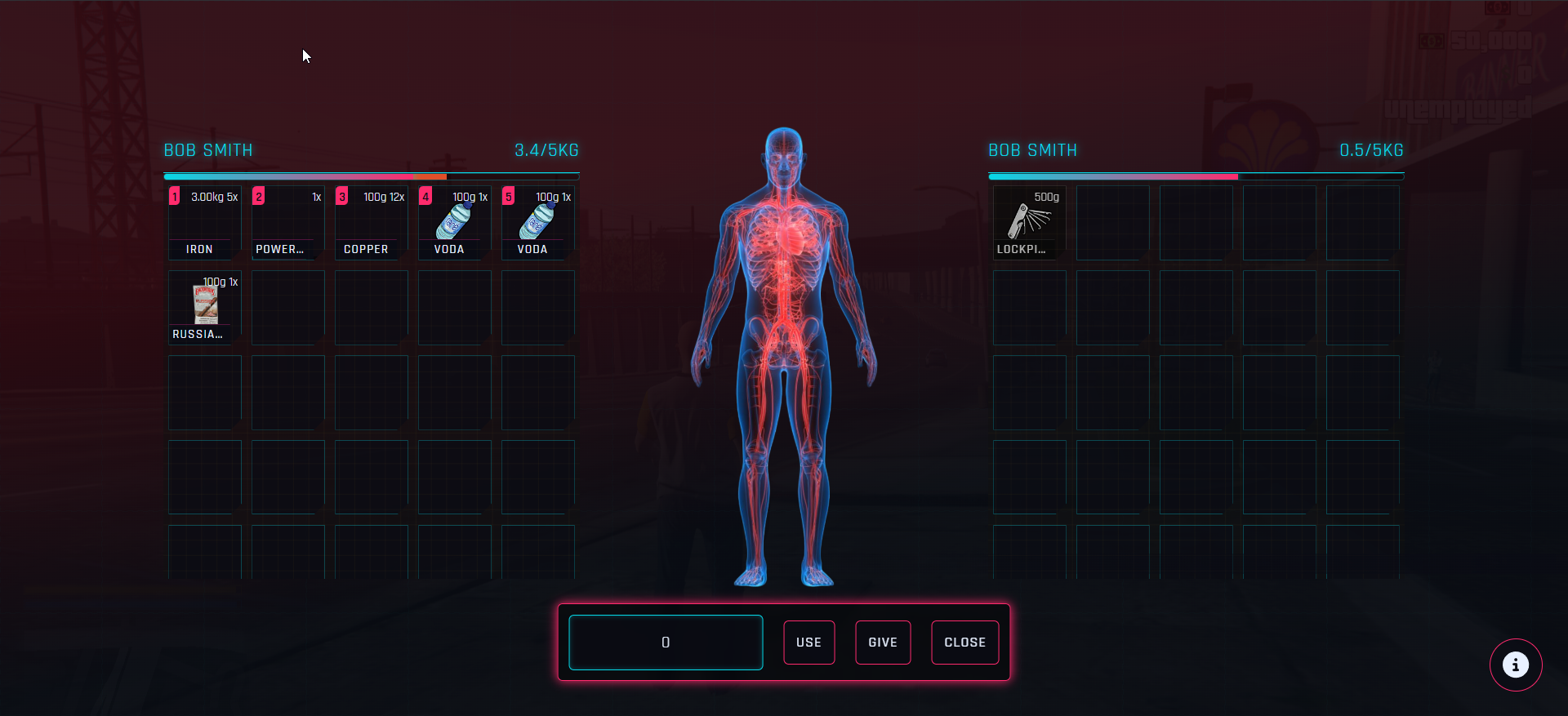This screenshot has width=1568, height=716.
Task: Select the VODA bottle in slot 4
Action: (453, 223)
